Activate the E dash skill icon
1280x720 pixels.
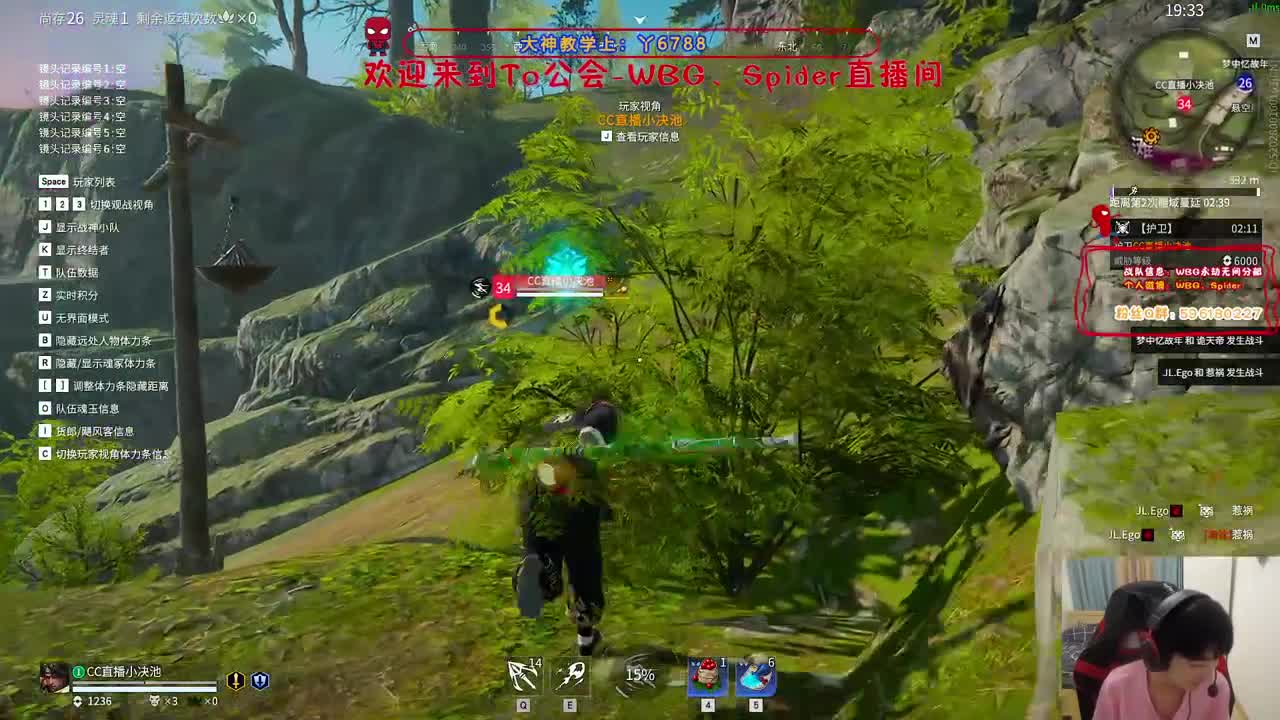click(570, 678)
